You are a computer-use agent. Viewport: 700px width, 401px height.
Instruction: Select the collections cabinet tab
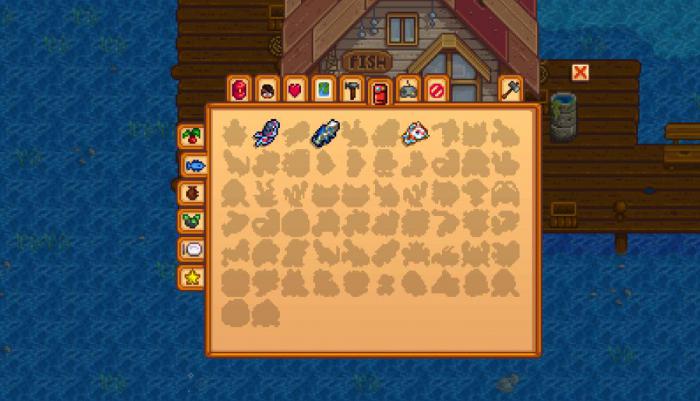[x=379, y=92]
